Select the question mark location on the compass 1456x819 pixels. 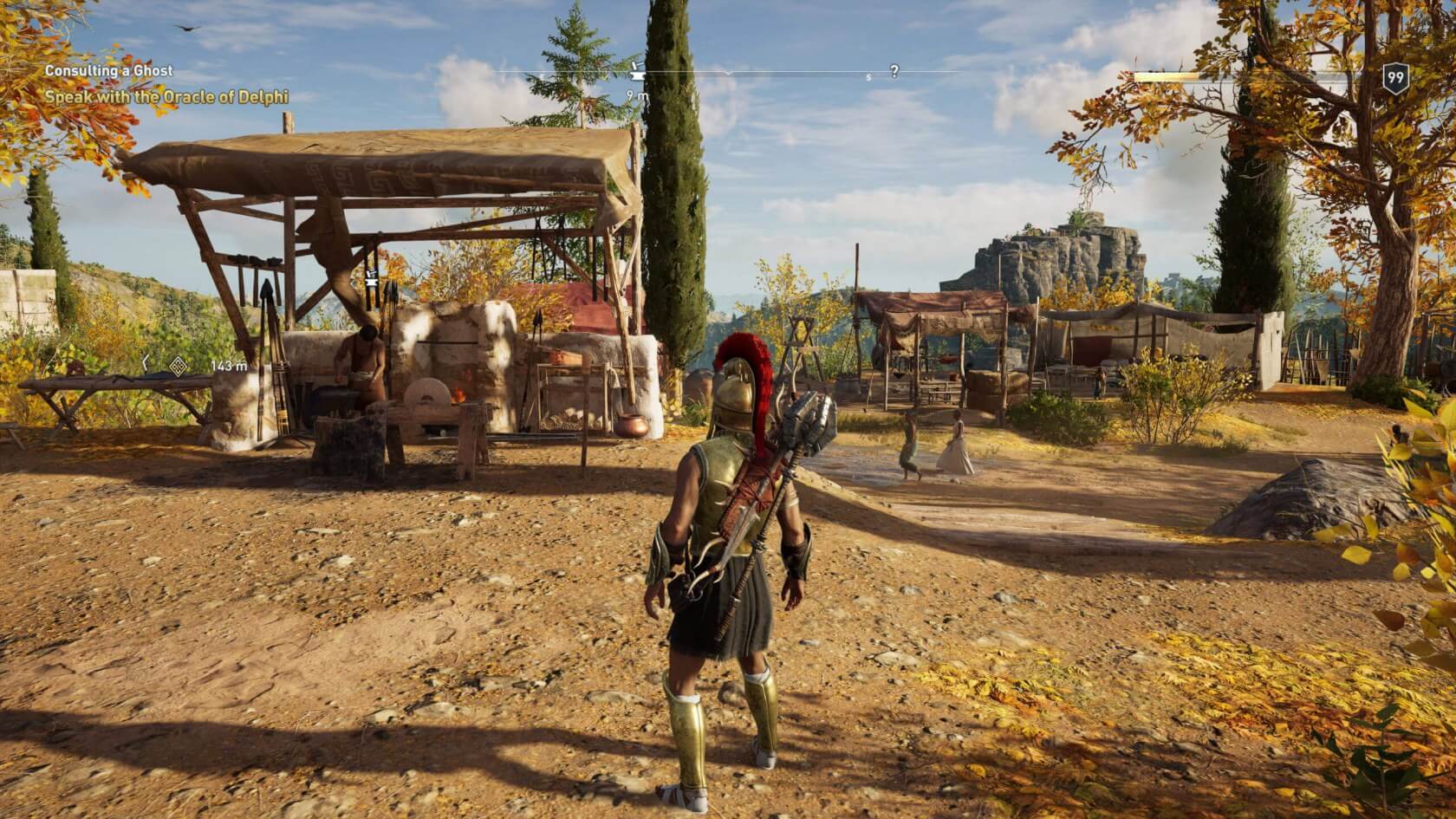tap(894, 72)
